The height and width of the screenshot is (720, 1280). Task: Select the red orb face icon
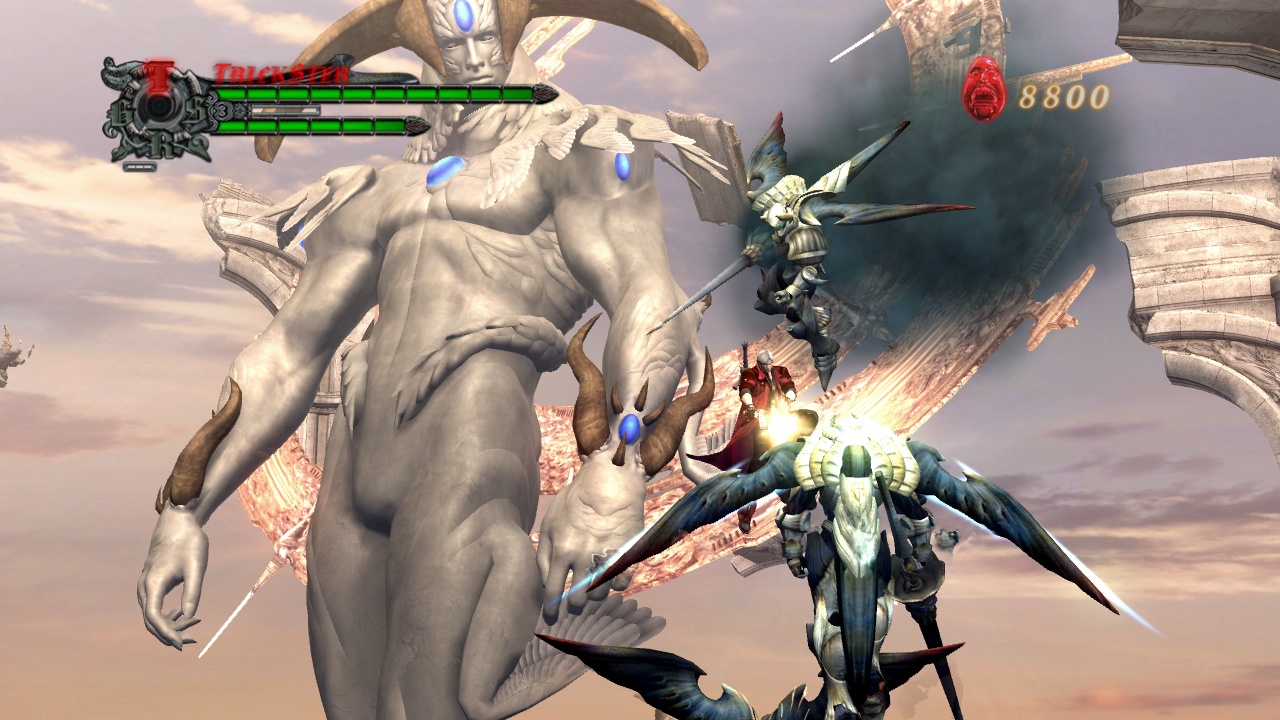[984, 89]
